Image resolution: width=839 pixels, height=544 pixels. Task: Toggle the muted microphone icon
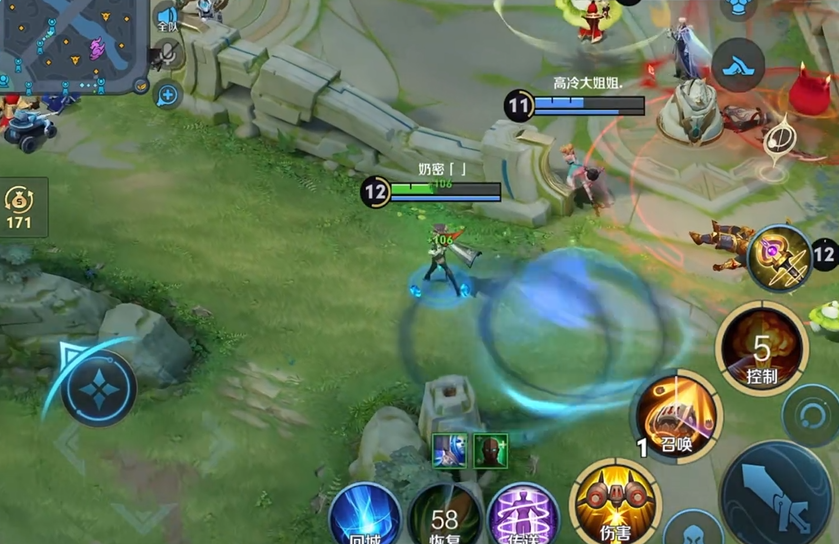(166, 55)
